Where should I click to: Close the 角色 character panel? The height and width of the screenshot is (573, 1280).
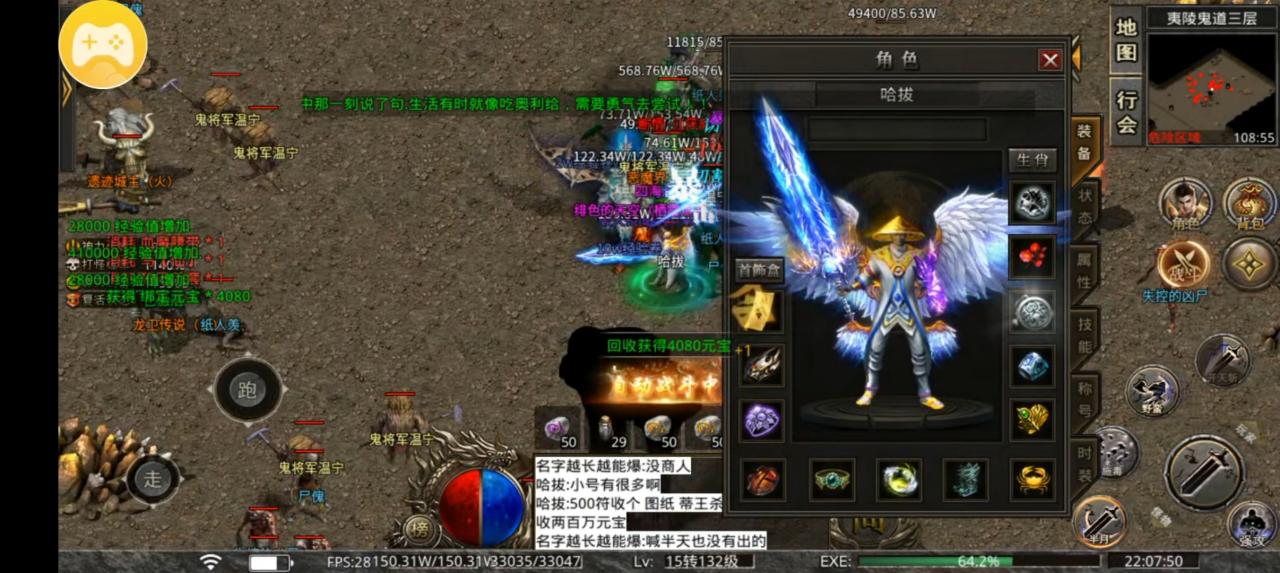[x=1050, y=60]
